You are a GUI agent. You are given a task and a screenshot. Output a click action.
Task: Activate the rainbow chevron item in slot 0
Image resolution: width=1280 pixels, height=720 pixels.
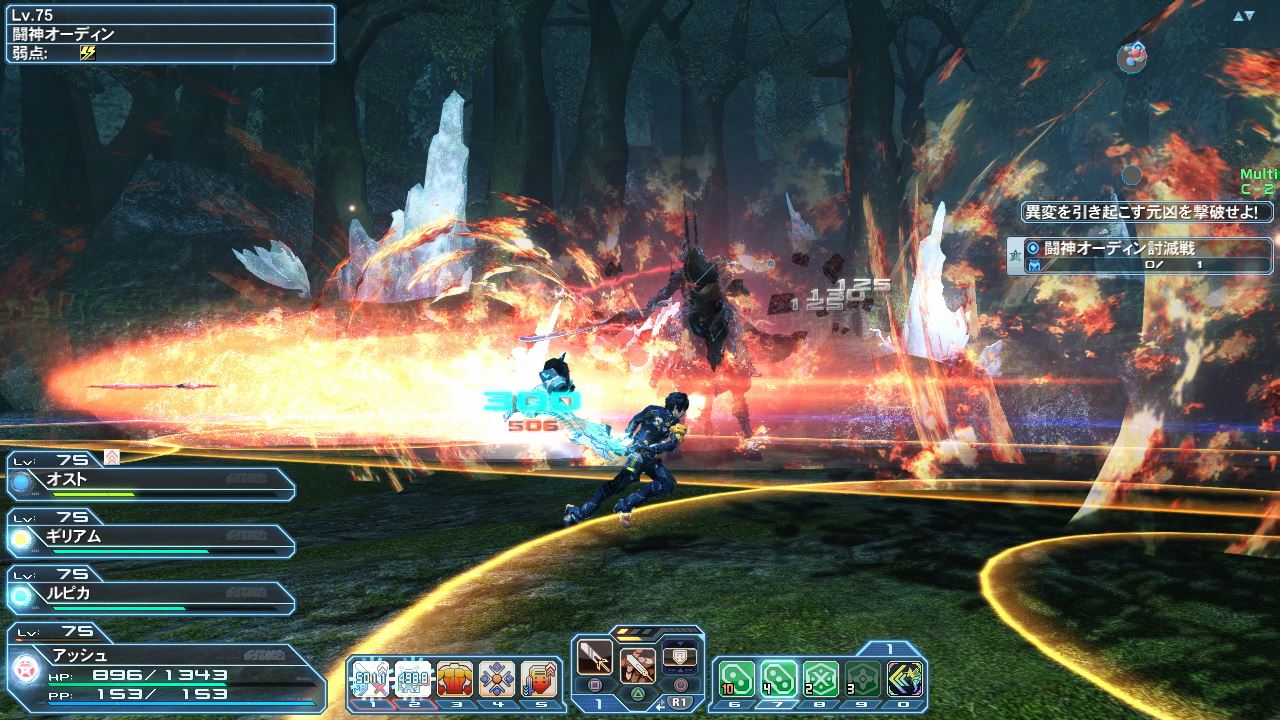pos(904,679)
